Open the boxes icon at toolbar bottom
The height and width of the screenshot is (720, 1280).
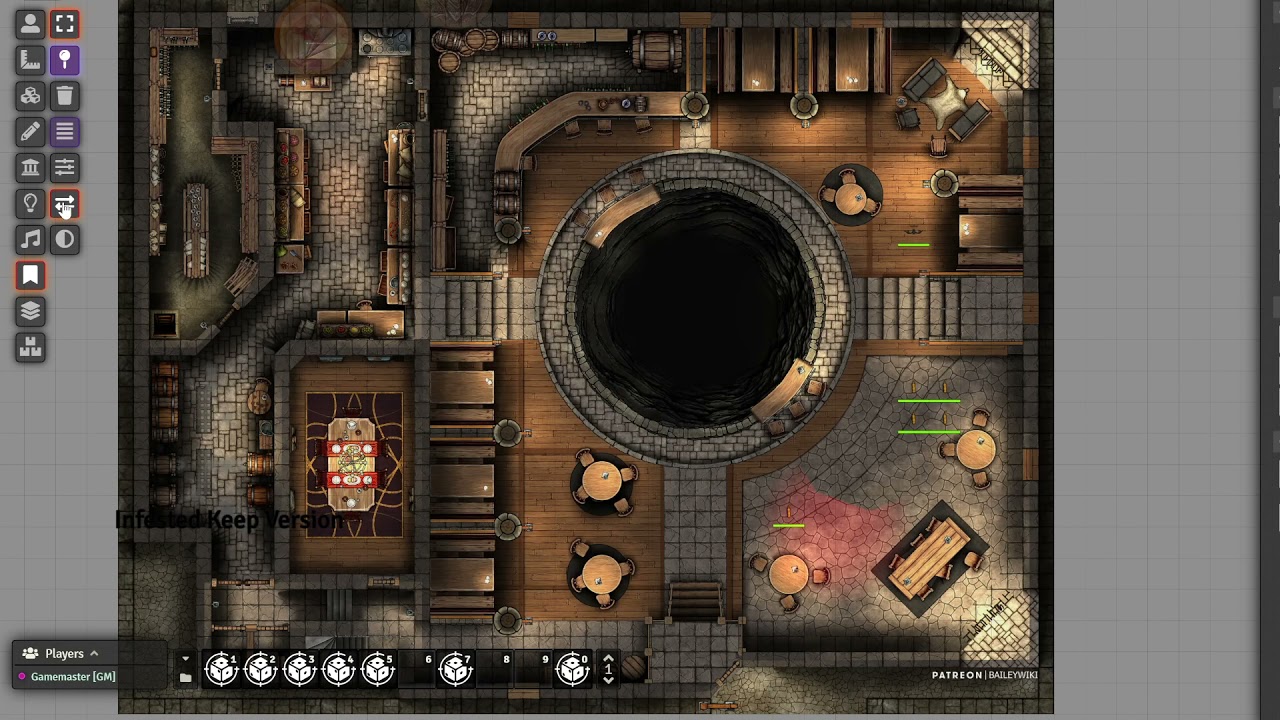click(x=30, y=348)
